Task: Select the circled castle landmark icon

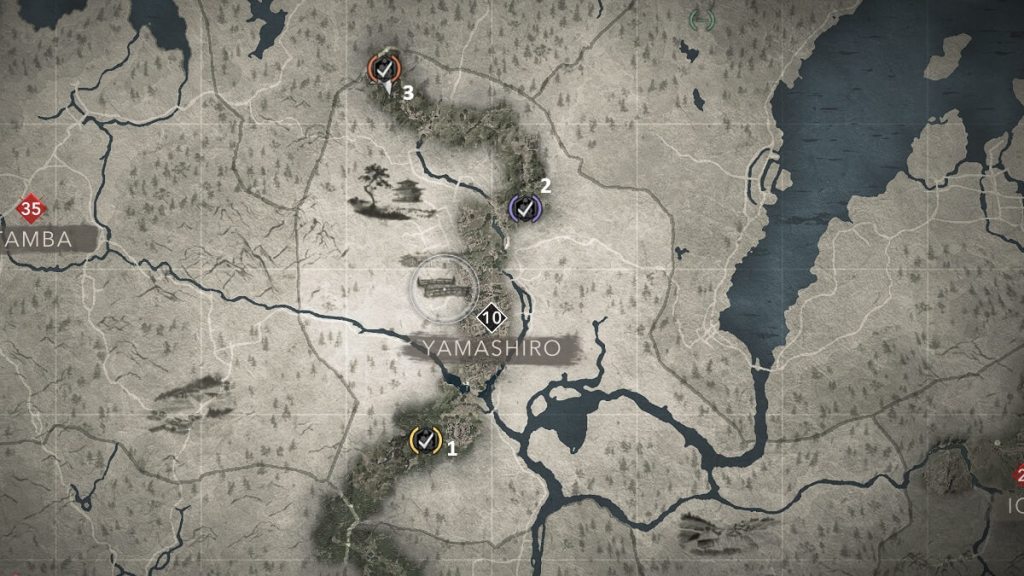Action: coord(441,288)
